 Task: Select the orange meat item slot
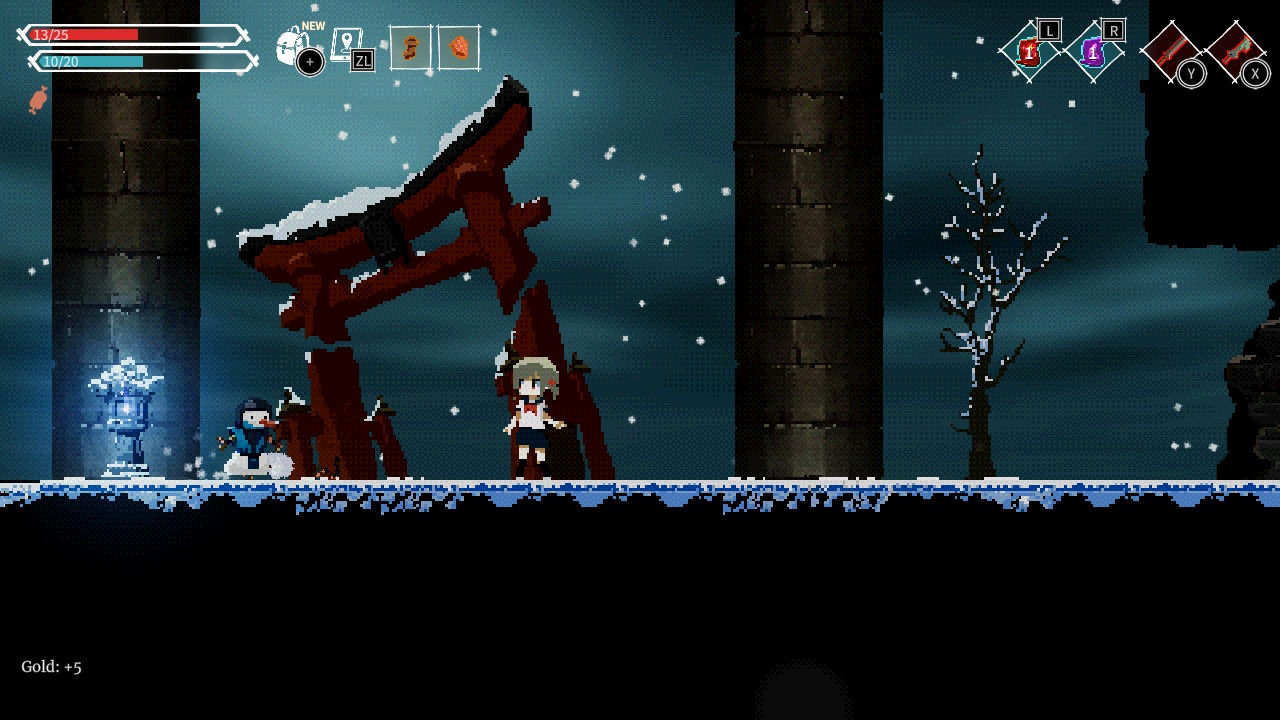click(459, 48)
